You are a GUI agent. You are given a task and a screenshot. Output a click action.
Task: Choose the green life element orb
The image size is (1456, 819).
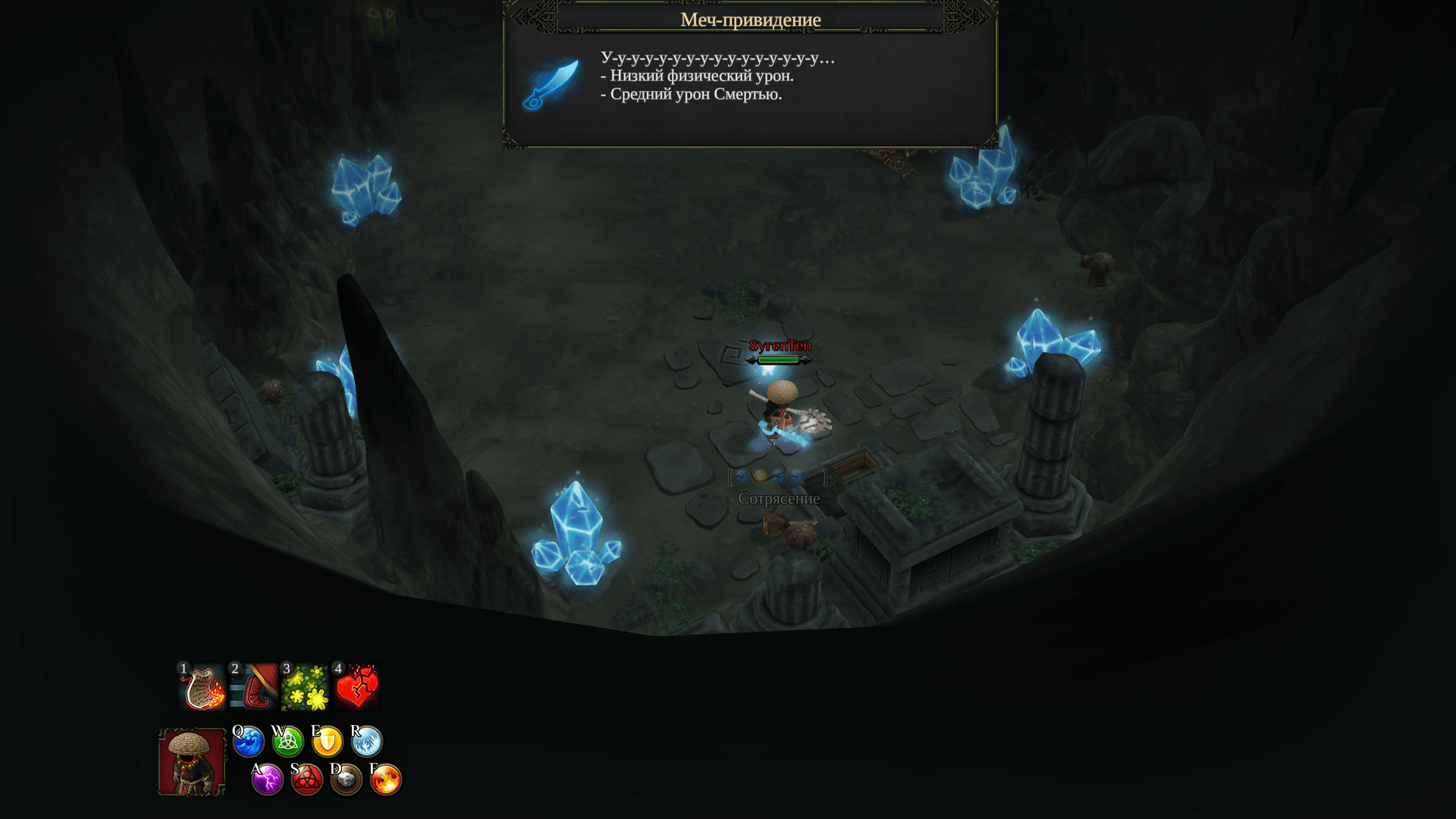click(x=288, y=742)
